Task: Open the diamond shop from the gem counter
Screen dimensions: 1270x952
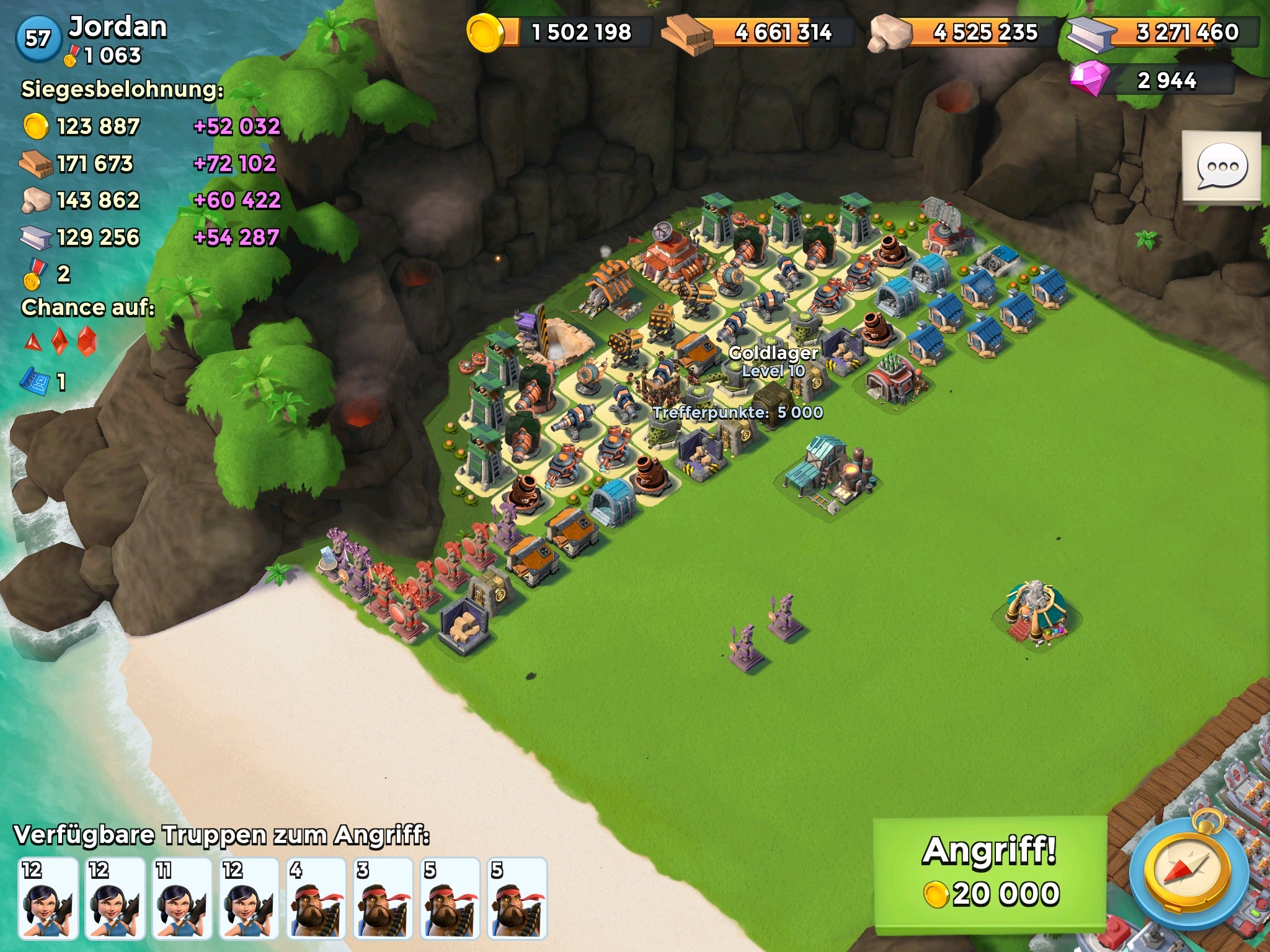Action: pos(1152,81)
